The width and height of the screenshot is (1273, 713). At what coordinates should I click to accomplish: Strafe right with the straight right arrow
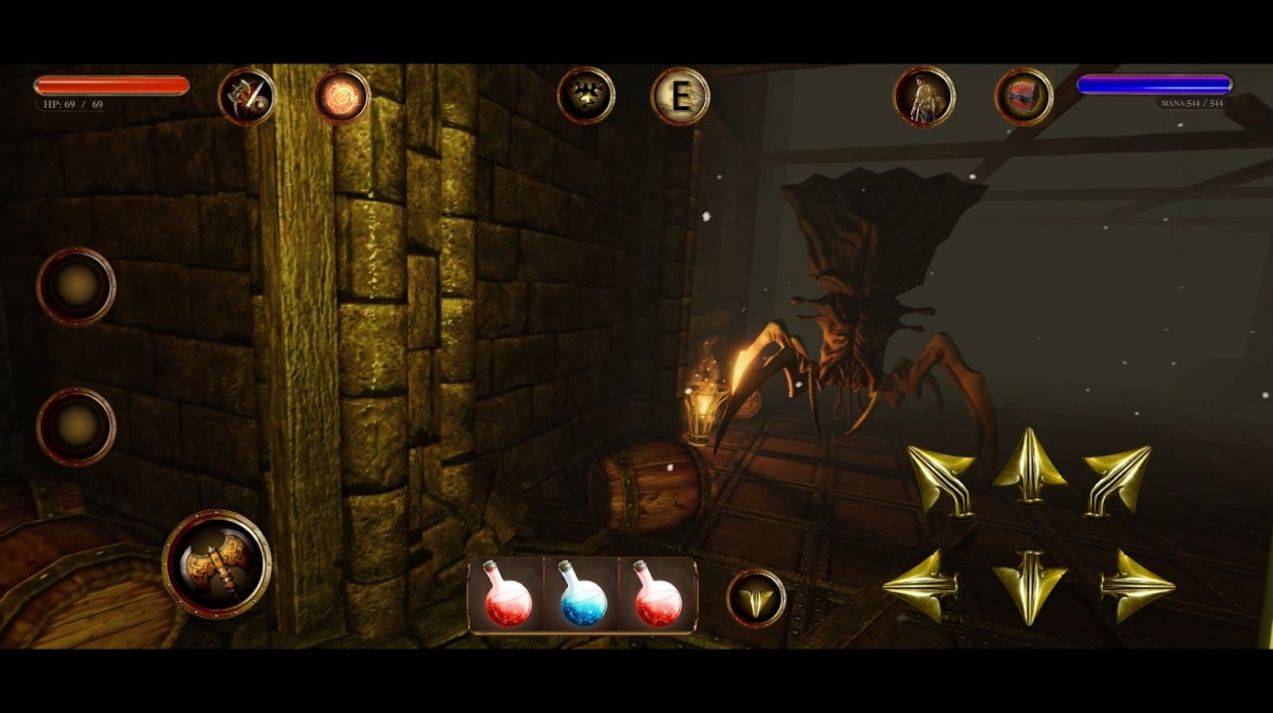[1136, 586]
